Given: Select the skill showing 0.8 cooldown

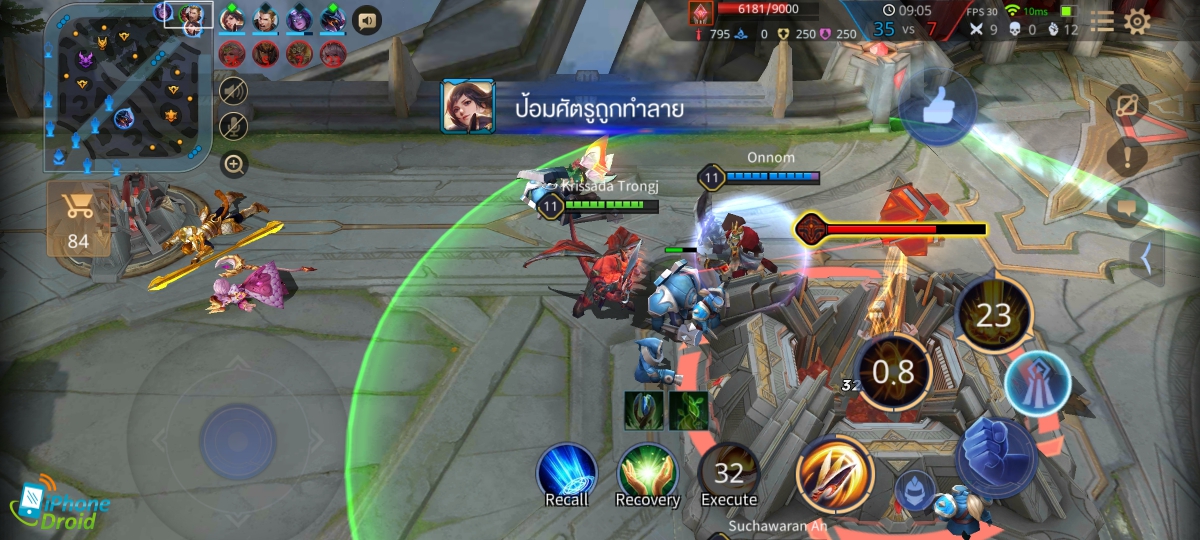Looking at the screenshot, I should point(893,372).
